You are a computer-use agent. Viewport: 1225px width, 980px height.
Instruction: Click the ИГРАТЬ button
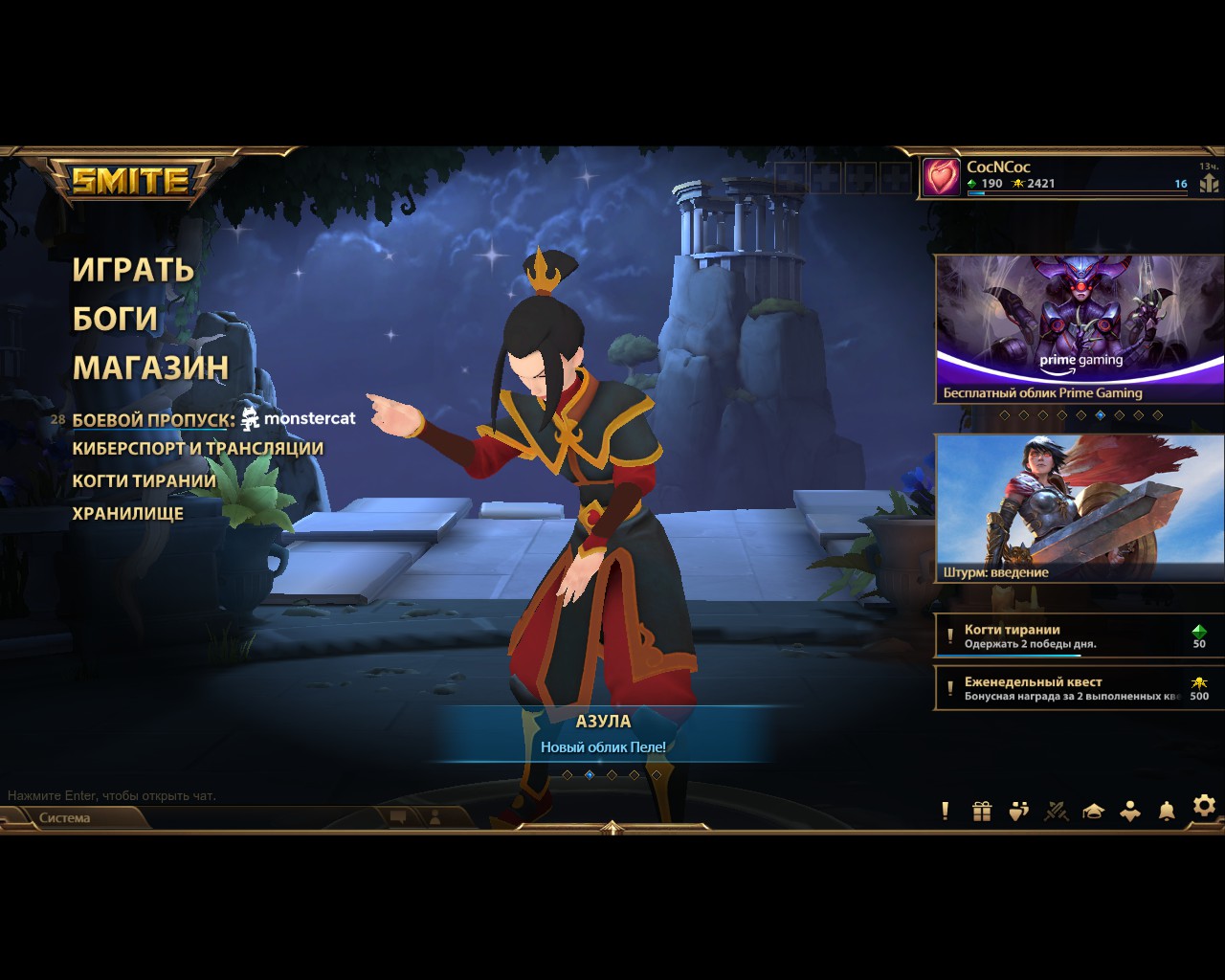(x=133, y=271)
